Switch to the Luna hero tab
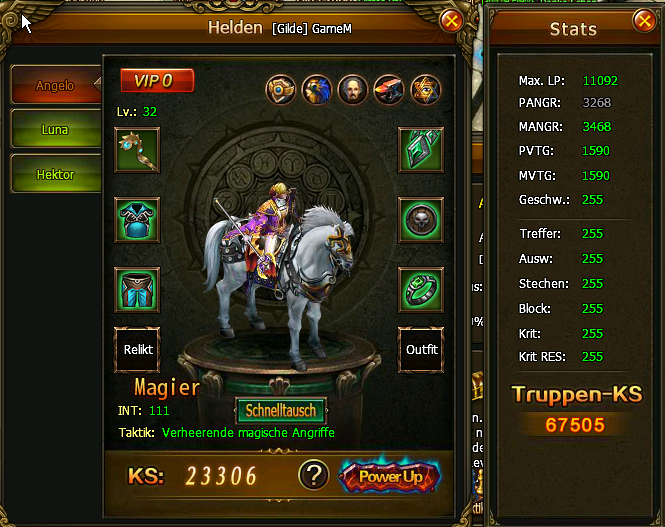 click(56, 130)
